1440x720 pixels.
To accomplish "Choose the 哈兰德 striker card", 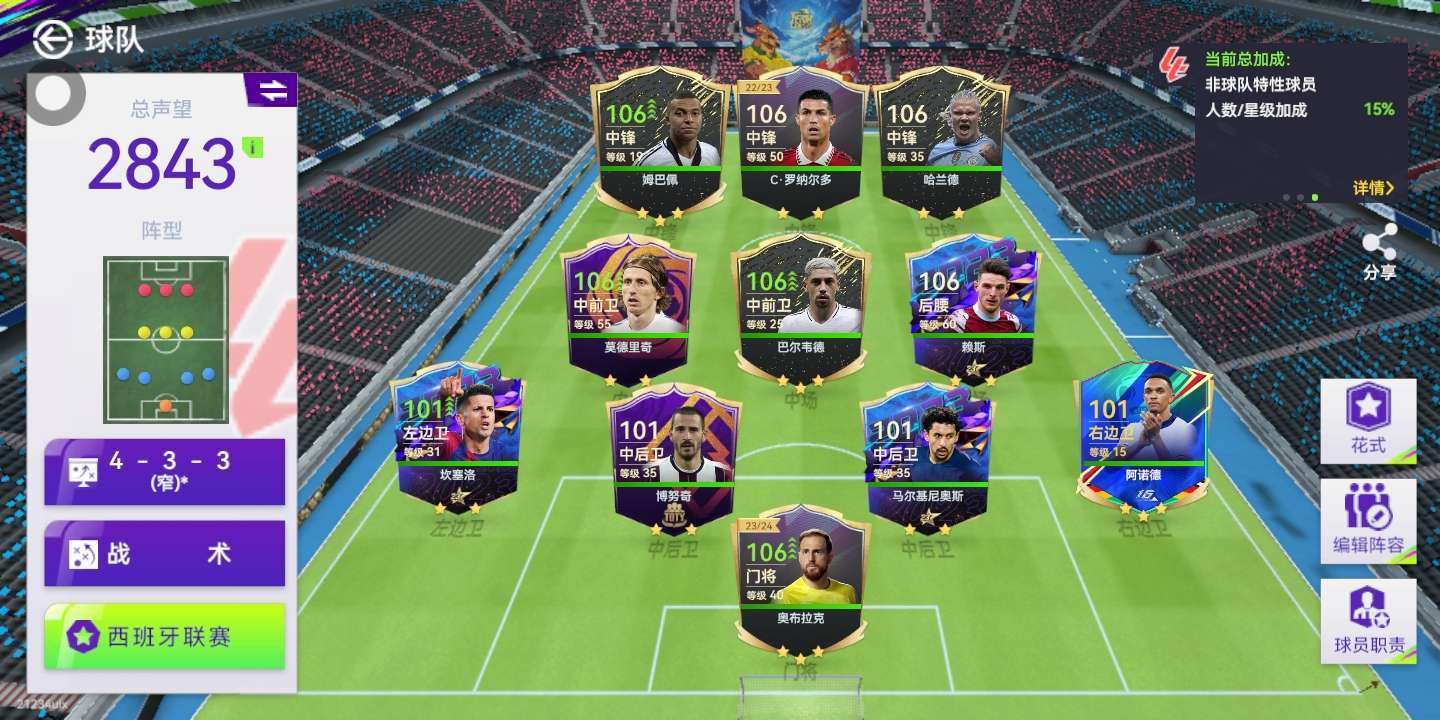I will pos(940,140).
